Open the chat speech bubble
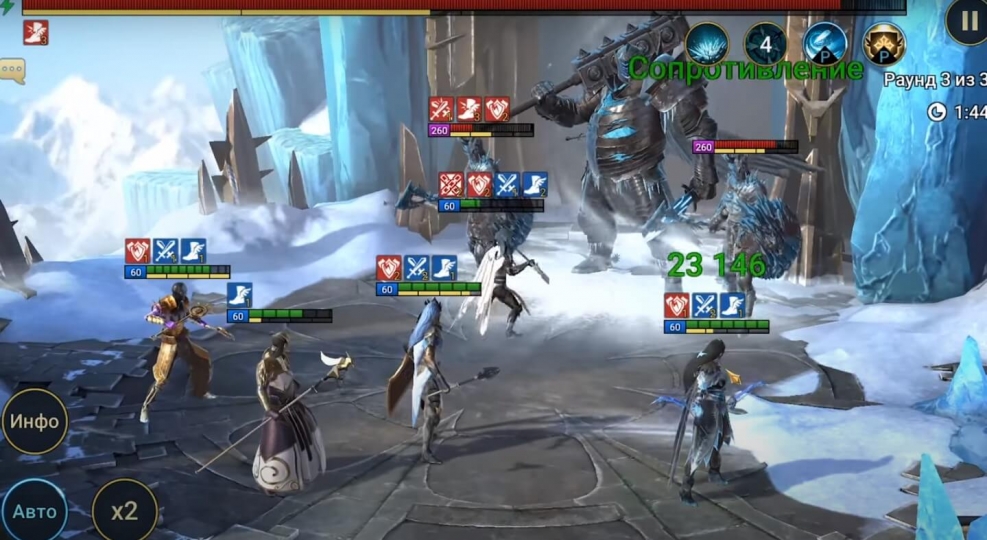Screen dimensions: 987x540 12,70
